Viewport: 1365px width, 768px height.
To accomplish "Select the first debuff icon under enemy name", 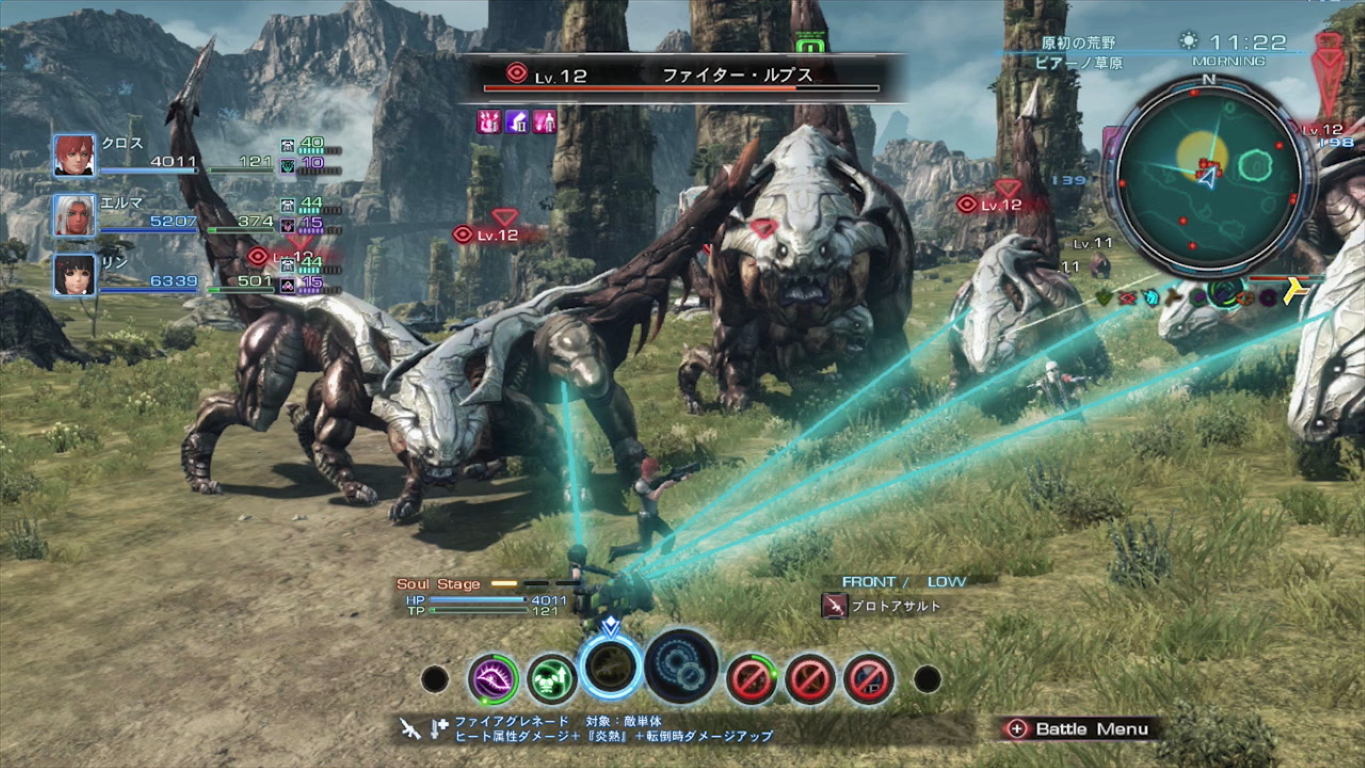I will tap(489, 121).
